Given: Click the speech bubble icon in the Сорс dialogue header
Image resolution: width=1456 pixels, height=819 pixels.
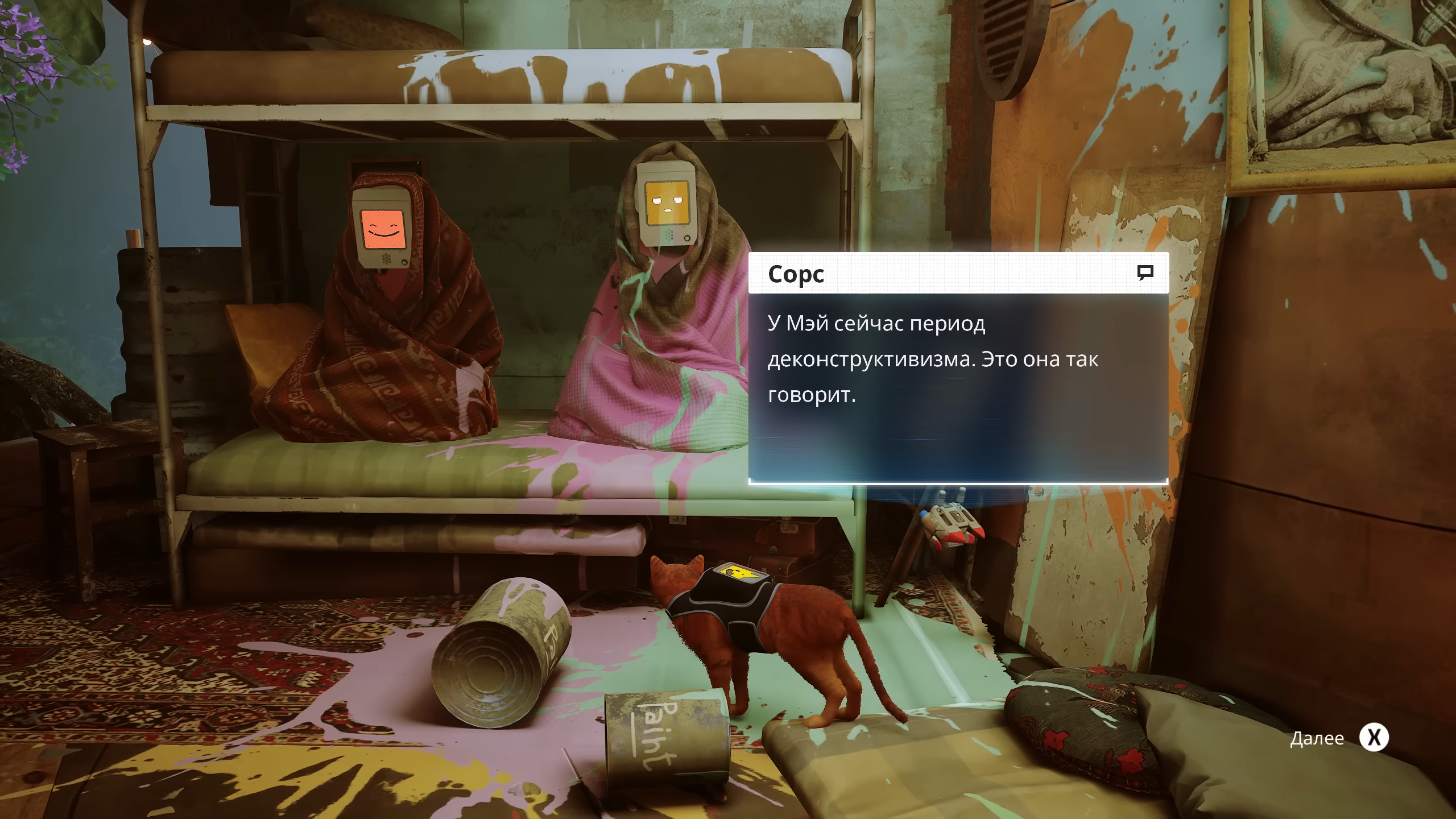Looking at the screenshot, I should (x=1145, y=272).
